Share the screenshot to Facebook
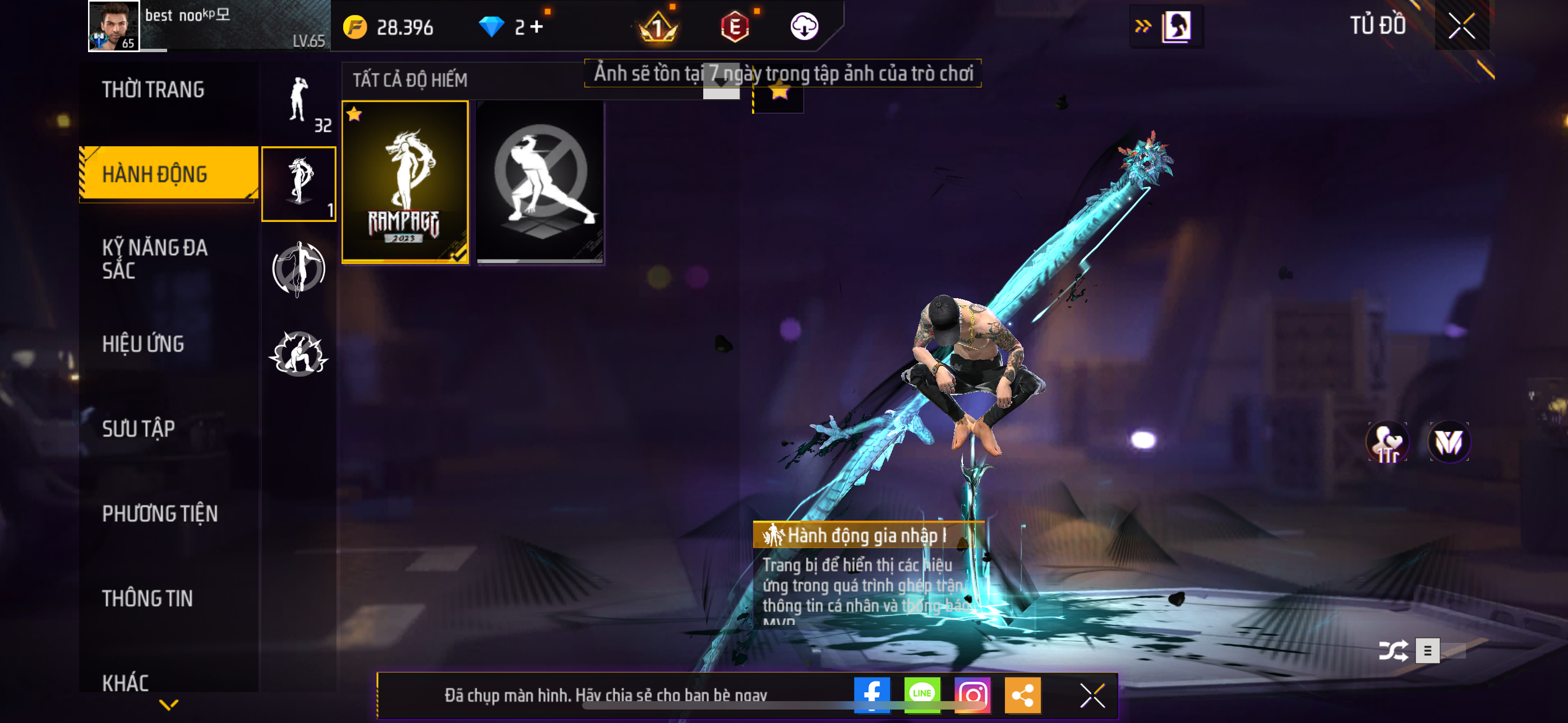The image size is (1568, 723). (871, 694)
